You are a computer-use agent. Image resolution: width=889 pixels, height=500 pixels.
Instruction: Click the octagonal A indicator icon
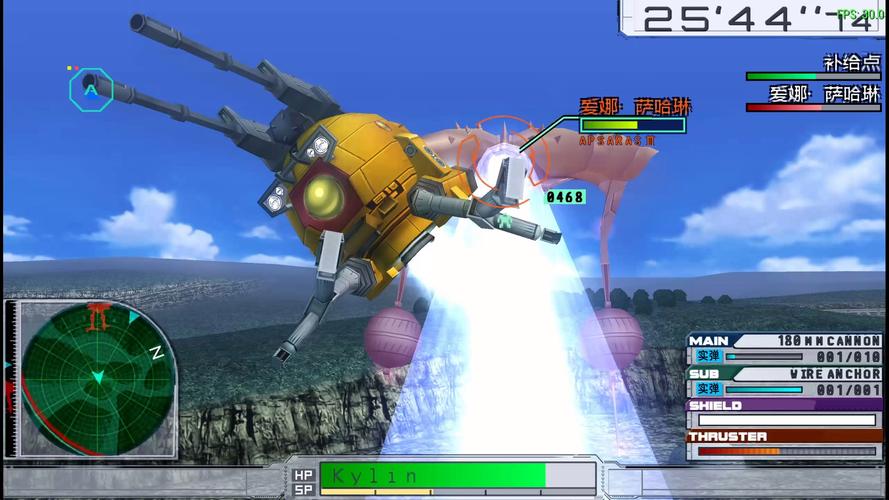coord(91,89)
